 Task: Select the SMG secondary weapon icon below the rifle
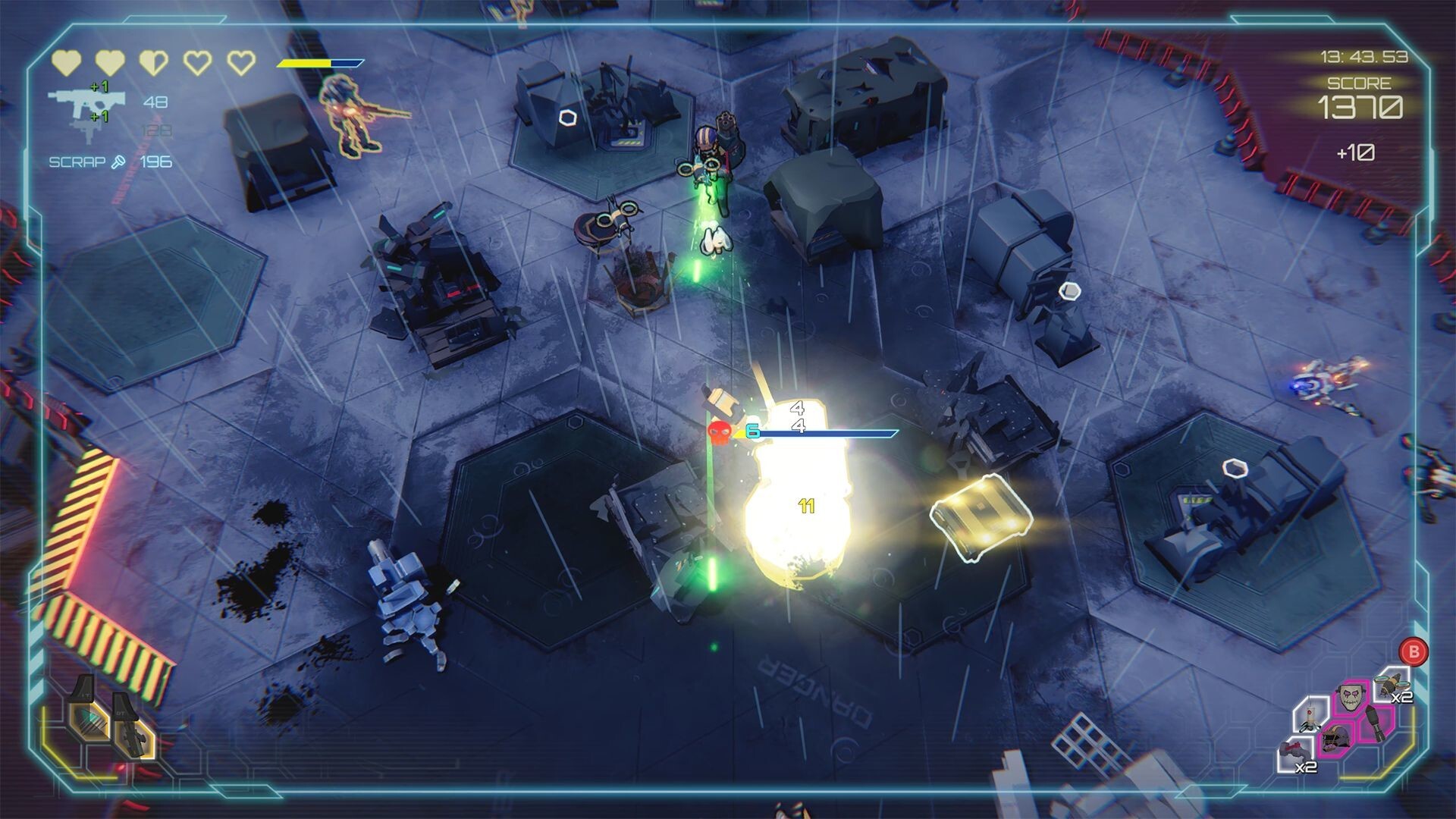pos(84,130)
